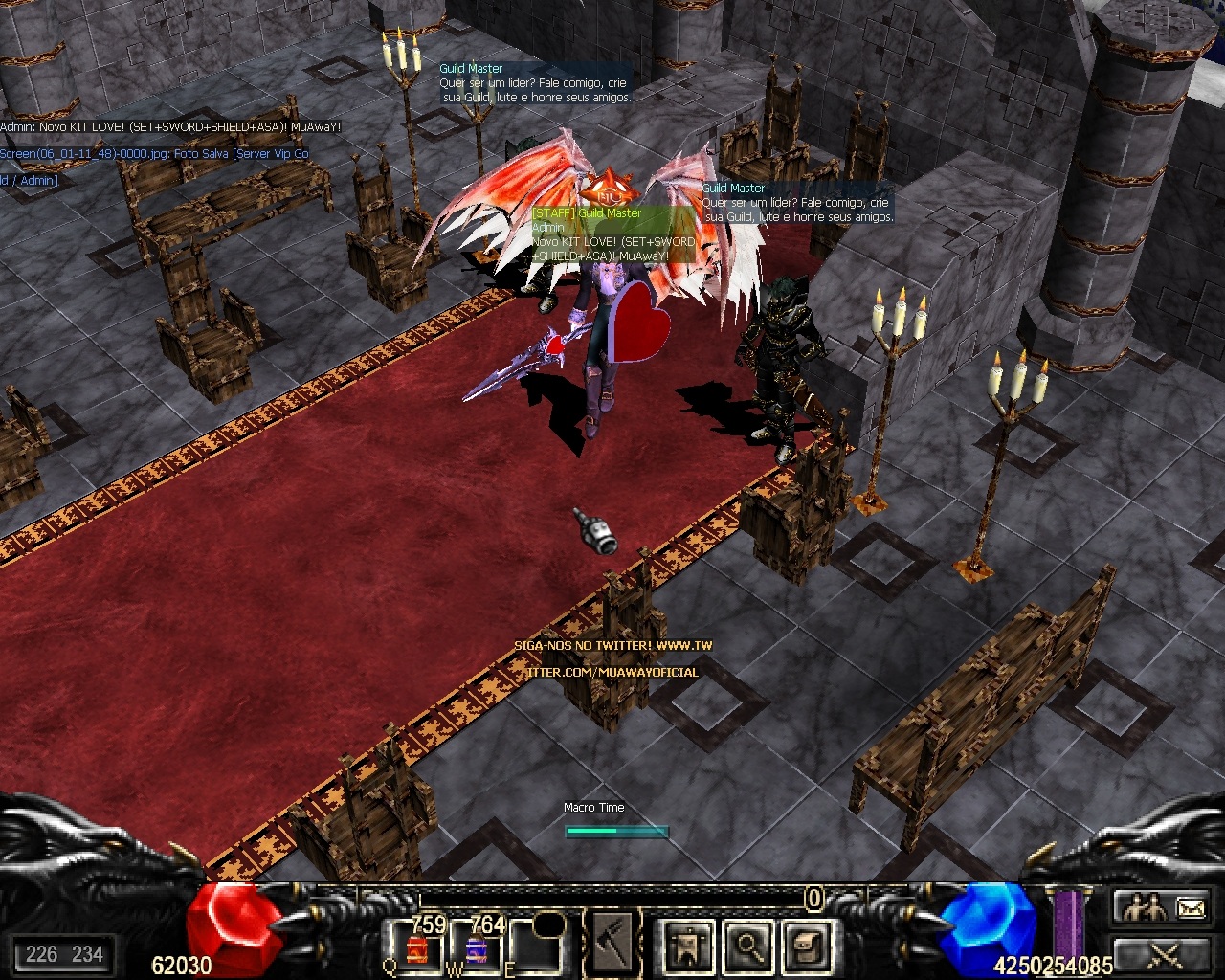Screen dimensions: 1225x980
Task: Open the inventory chest button
Action: click(802, 946)
